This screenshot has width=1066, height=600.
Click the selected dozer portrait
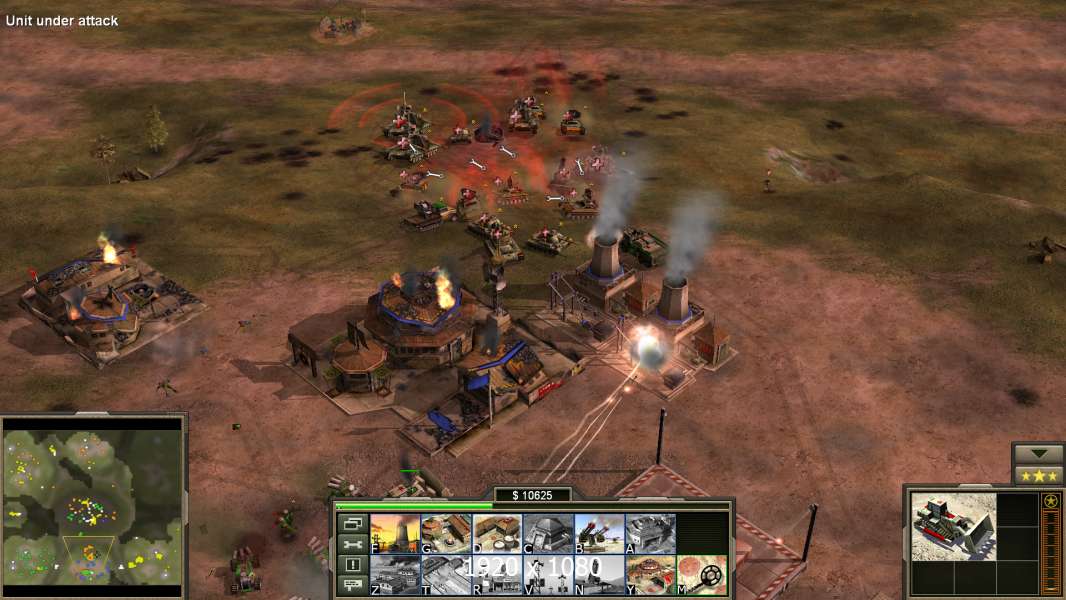pyautogui.click(x=953, y=526)
